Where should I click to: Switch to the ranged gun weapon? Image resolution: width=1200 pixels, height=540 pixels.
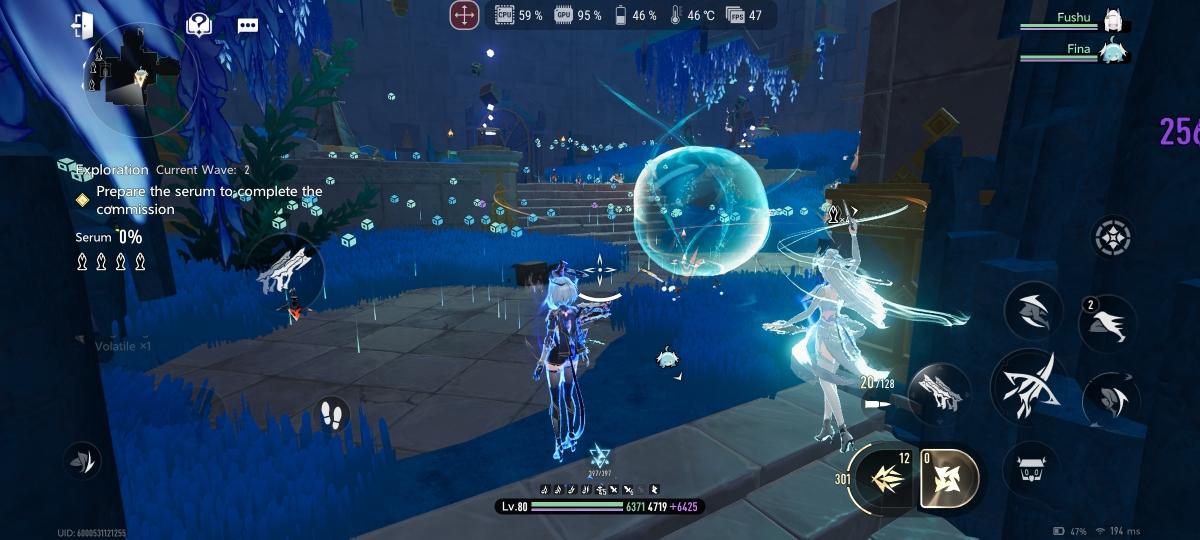pos(938,392)
